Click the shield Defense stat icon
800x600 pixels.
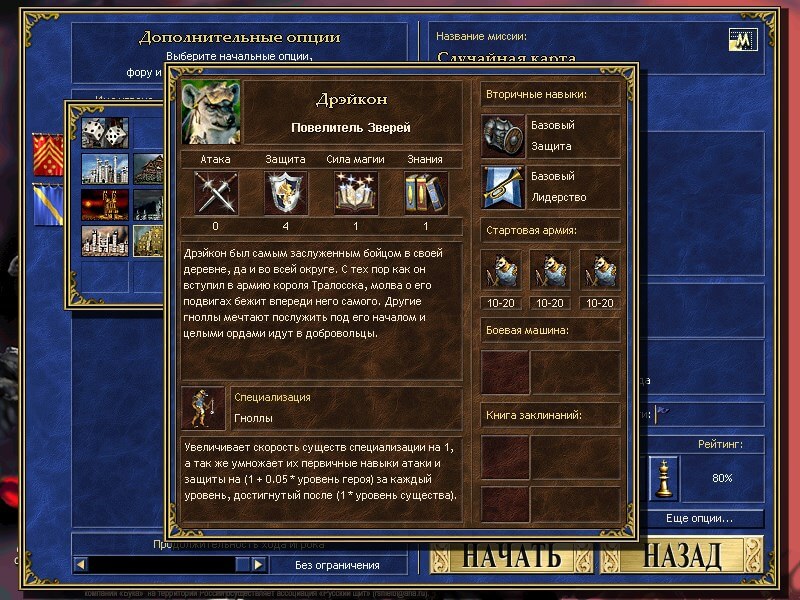(285, 193)
